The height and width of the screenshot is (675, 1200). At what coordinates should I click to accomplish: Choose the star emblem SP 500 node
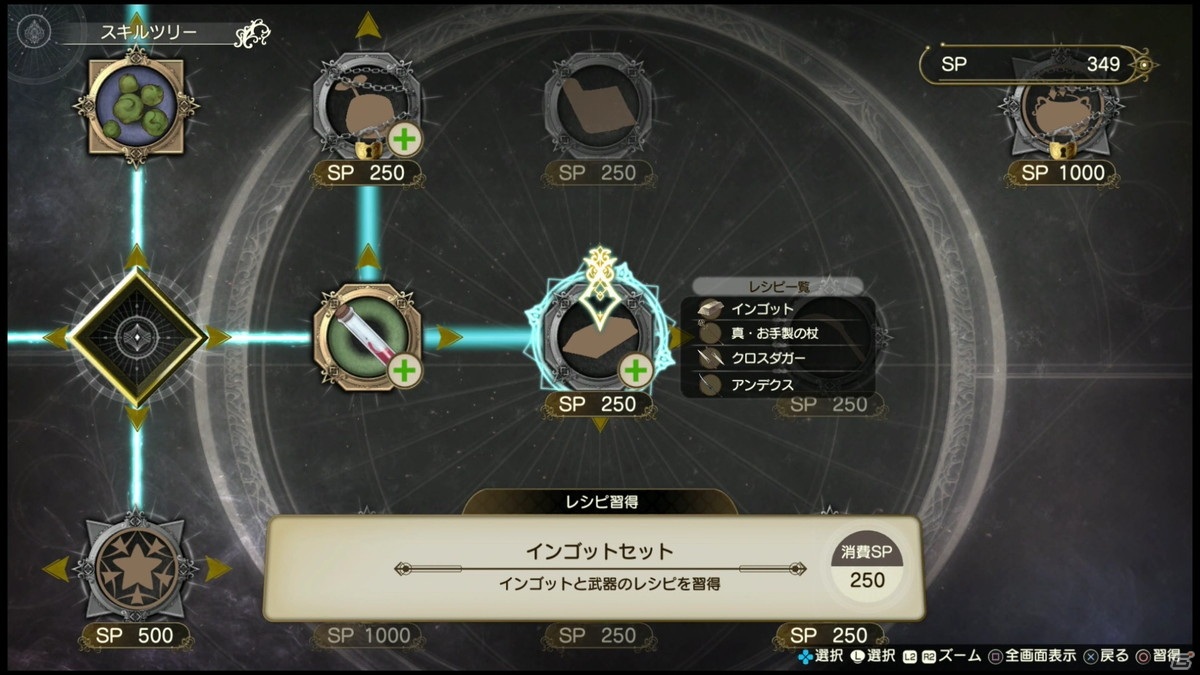click(136, 567)
